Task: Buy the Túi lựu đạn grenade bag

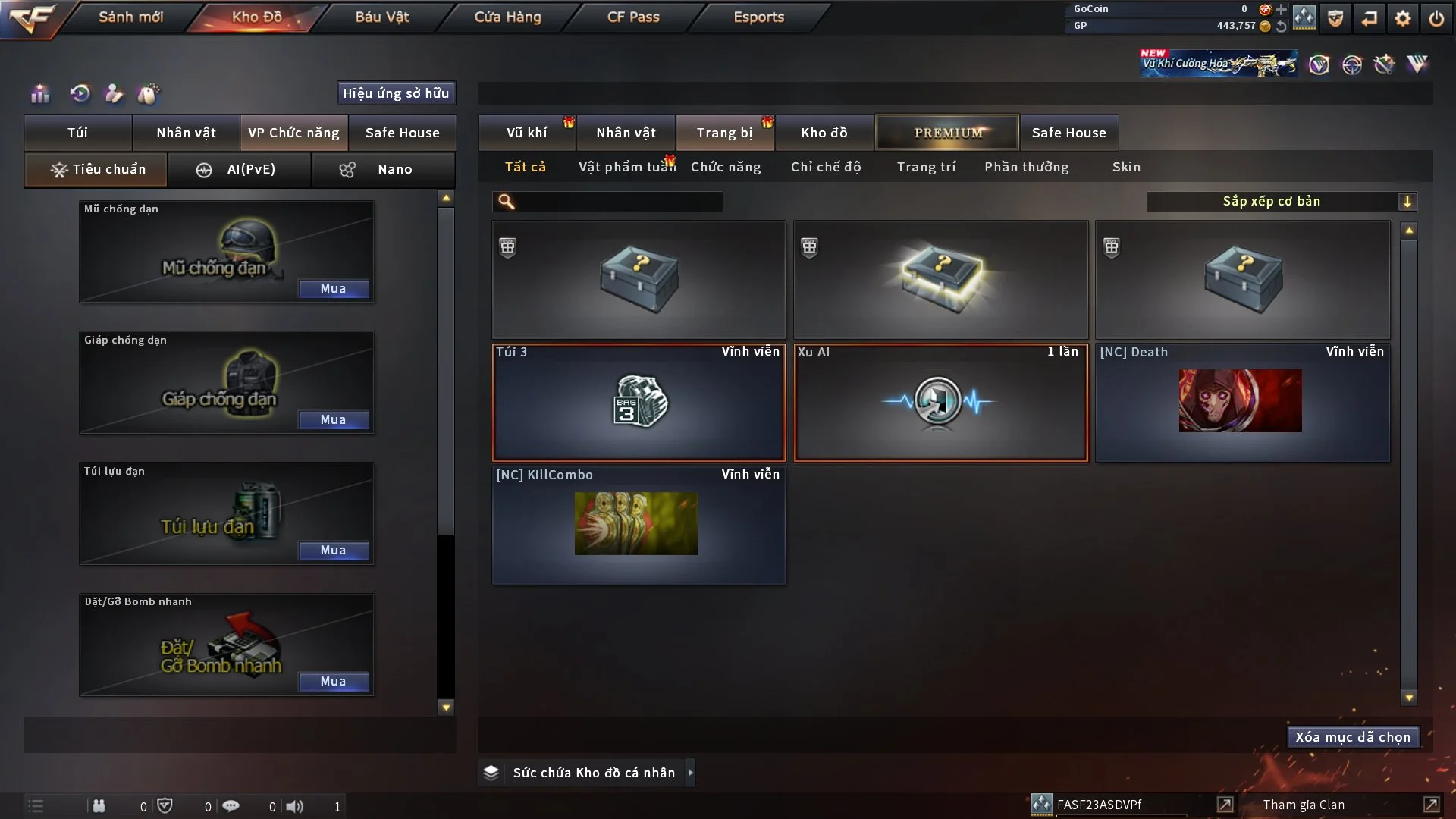Action: [x=333, y=551]
